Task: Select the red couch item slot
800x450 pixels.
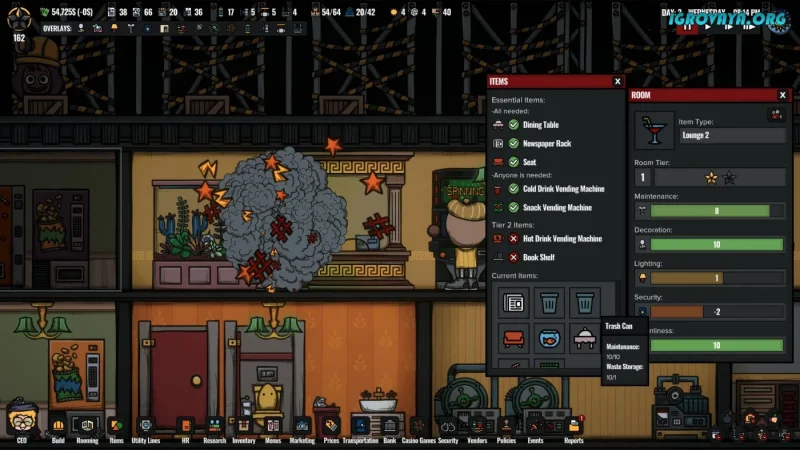Action: [514, 338]
